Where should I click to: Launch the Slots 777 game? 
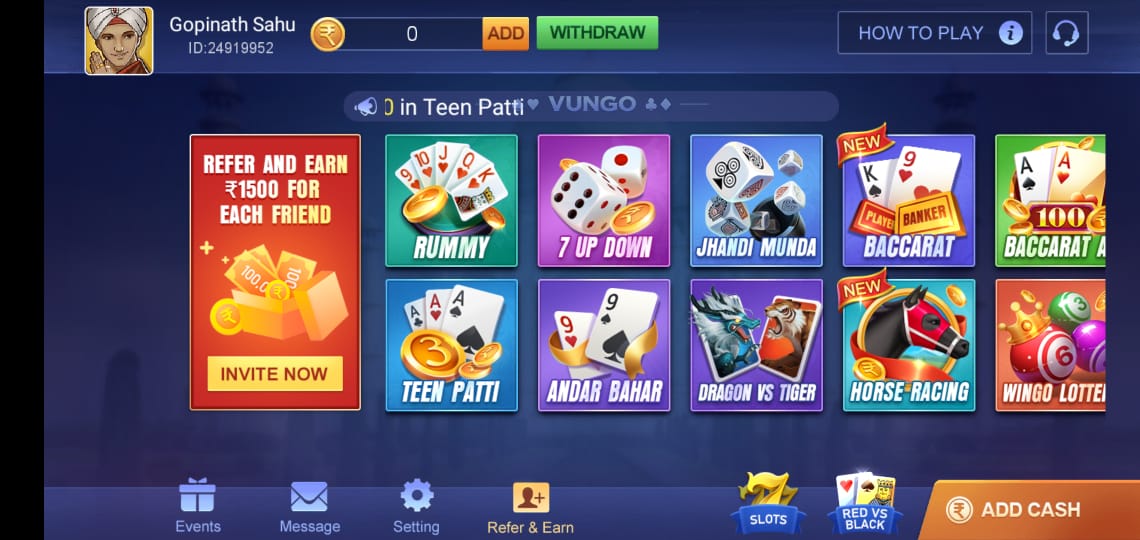point(768,503)
